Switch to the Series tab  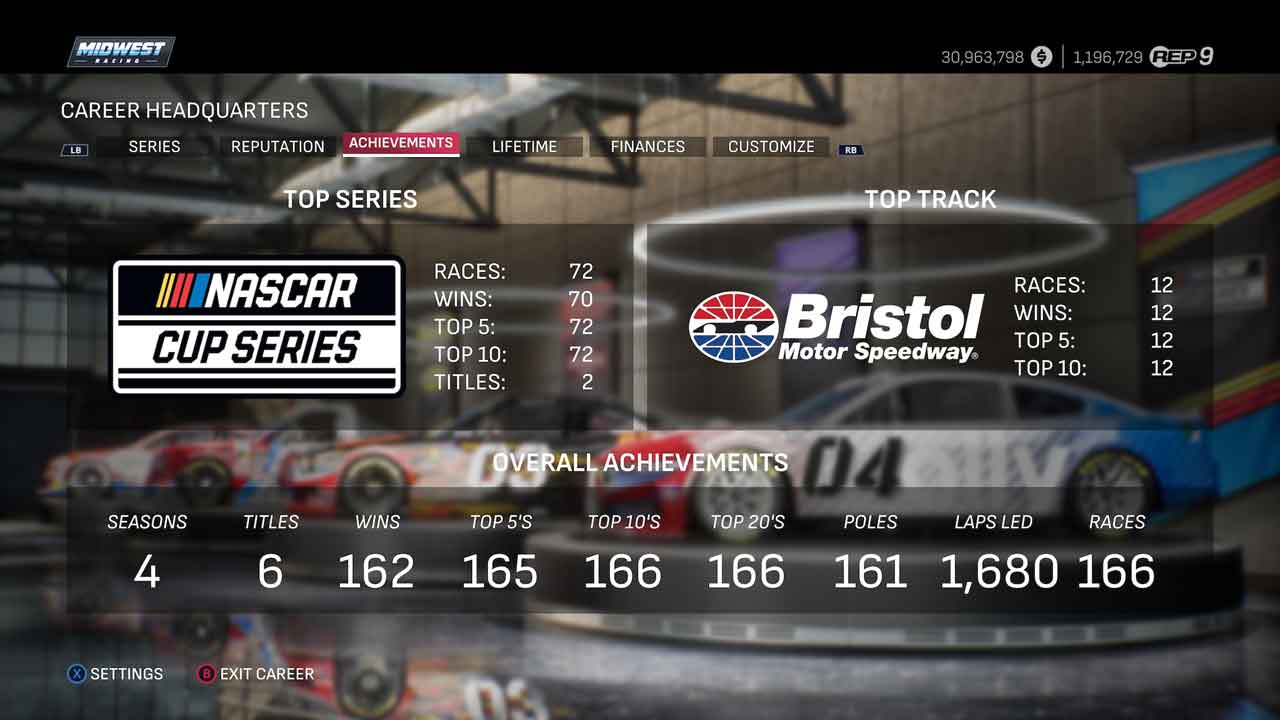pyautogui.click(x=154, y=146)
